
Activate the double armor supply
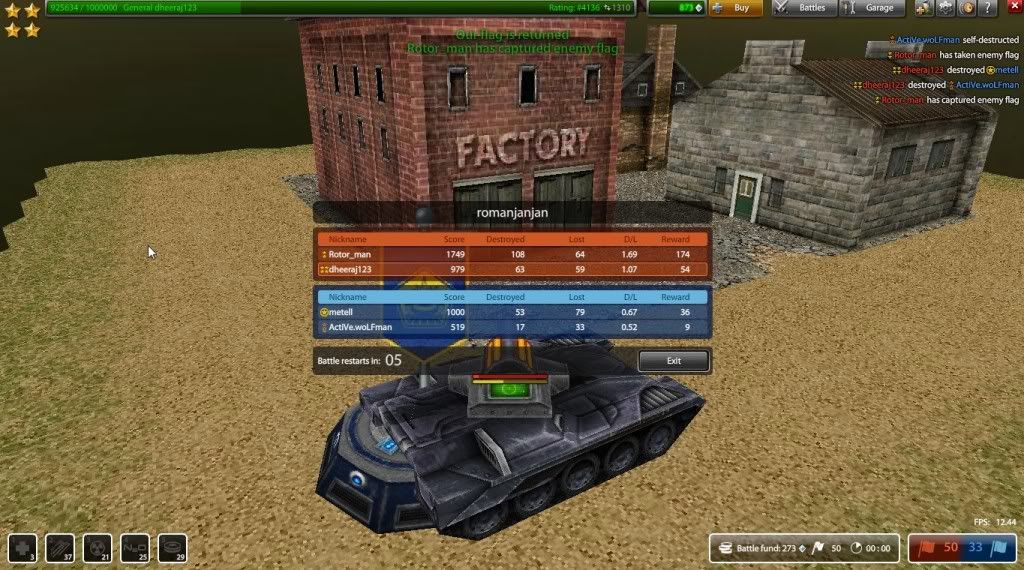(59, 547)
